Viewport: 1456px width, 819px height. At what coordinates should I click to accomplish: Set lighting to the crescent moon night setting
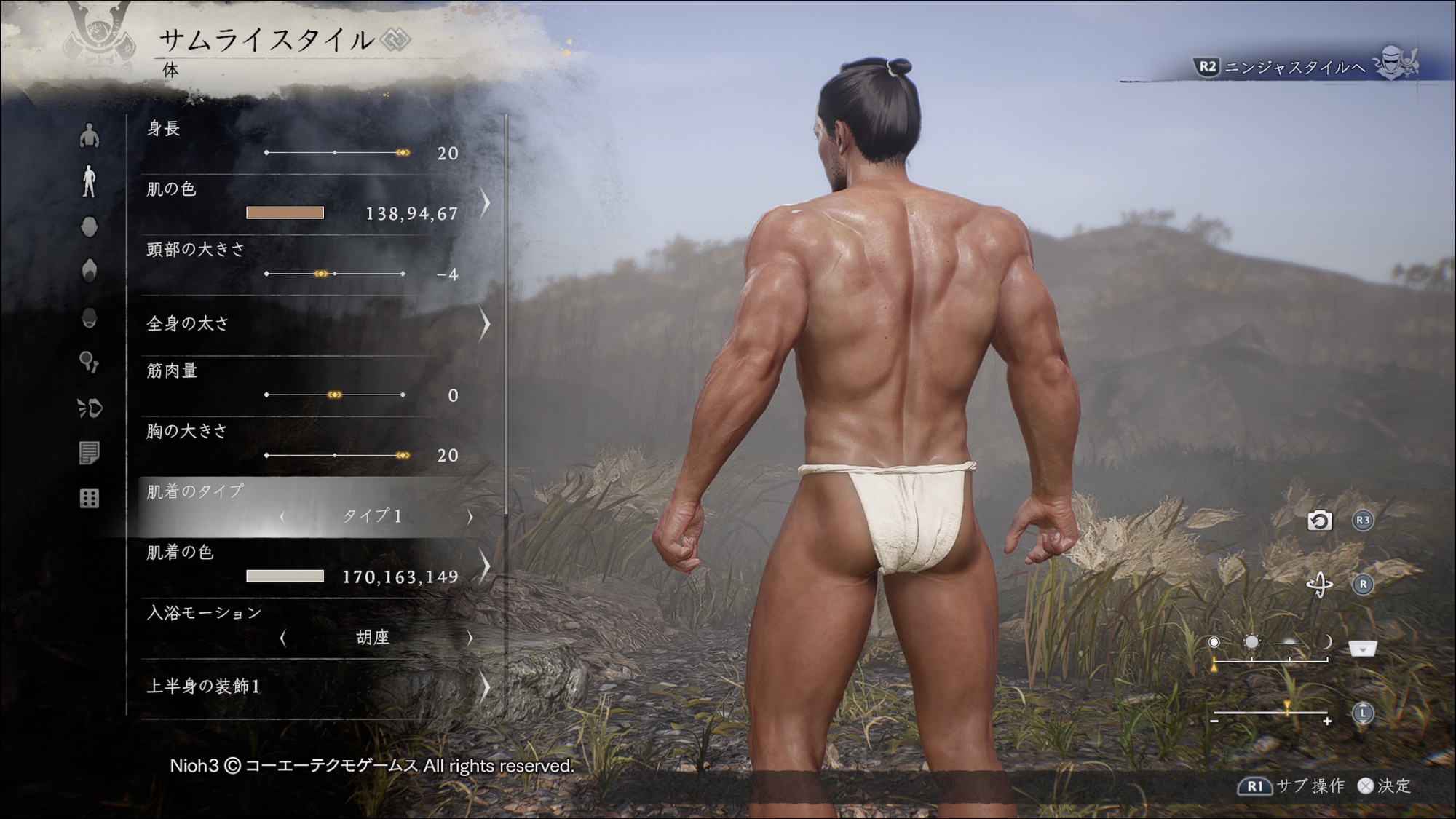[1328, 642]
